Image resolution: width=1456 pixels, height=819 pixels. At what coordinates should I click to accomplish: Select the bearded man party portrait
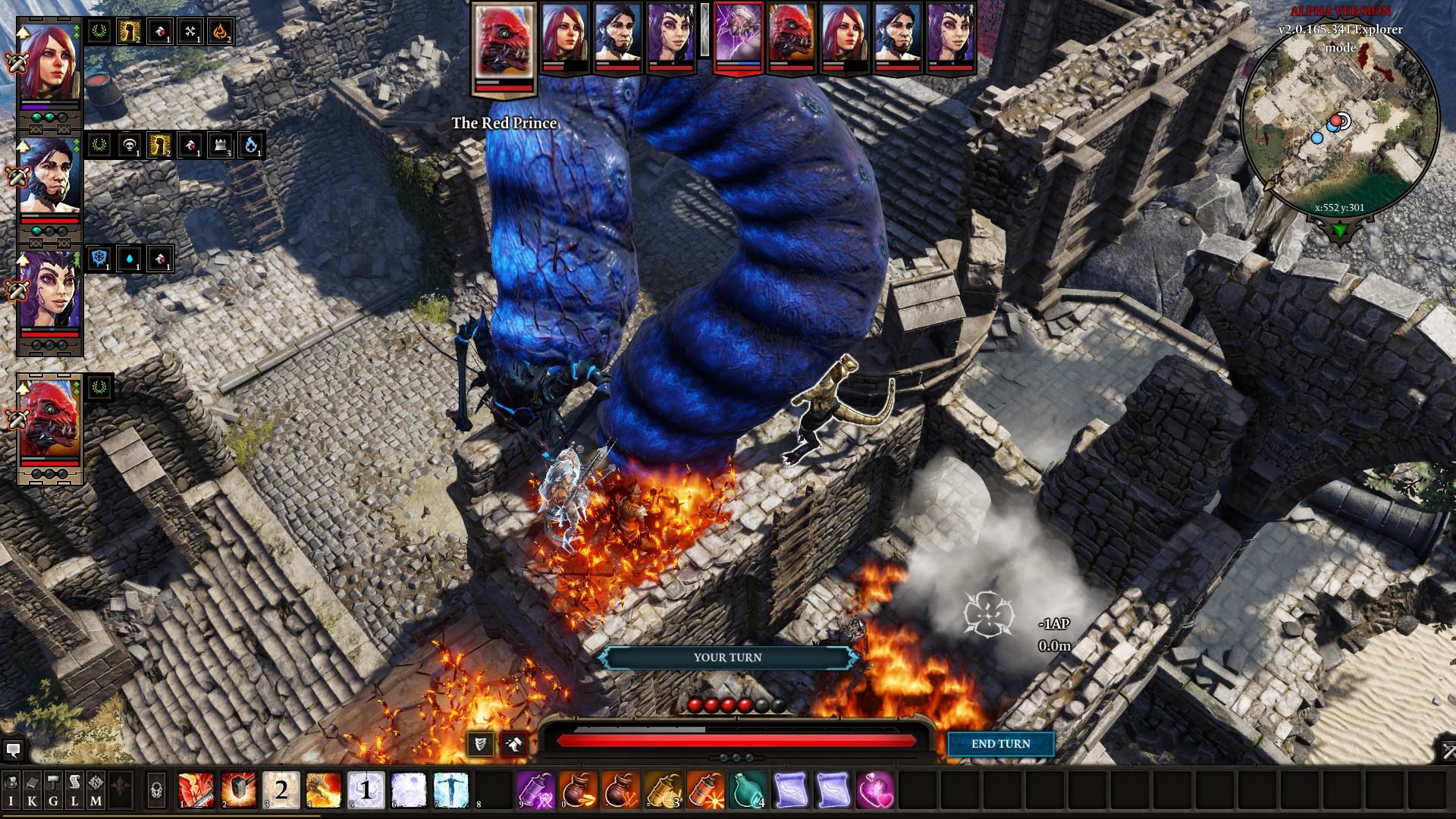(x=49, y=176)
